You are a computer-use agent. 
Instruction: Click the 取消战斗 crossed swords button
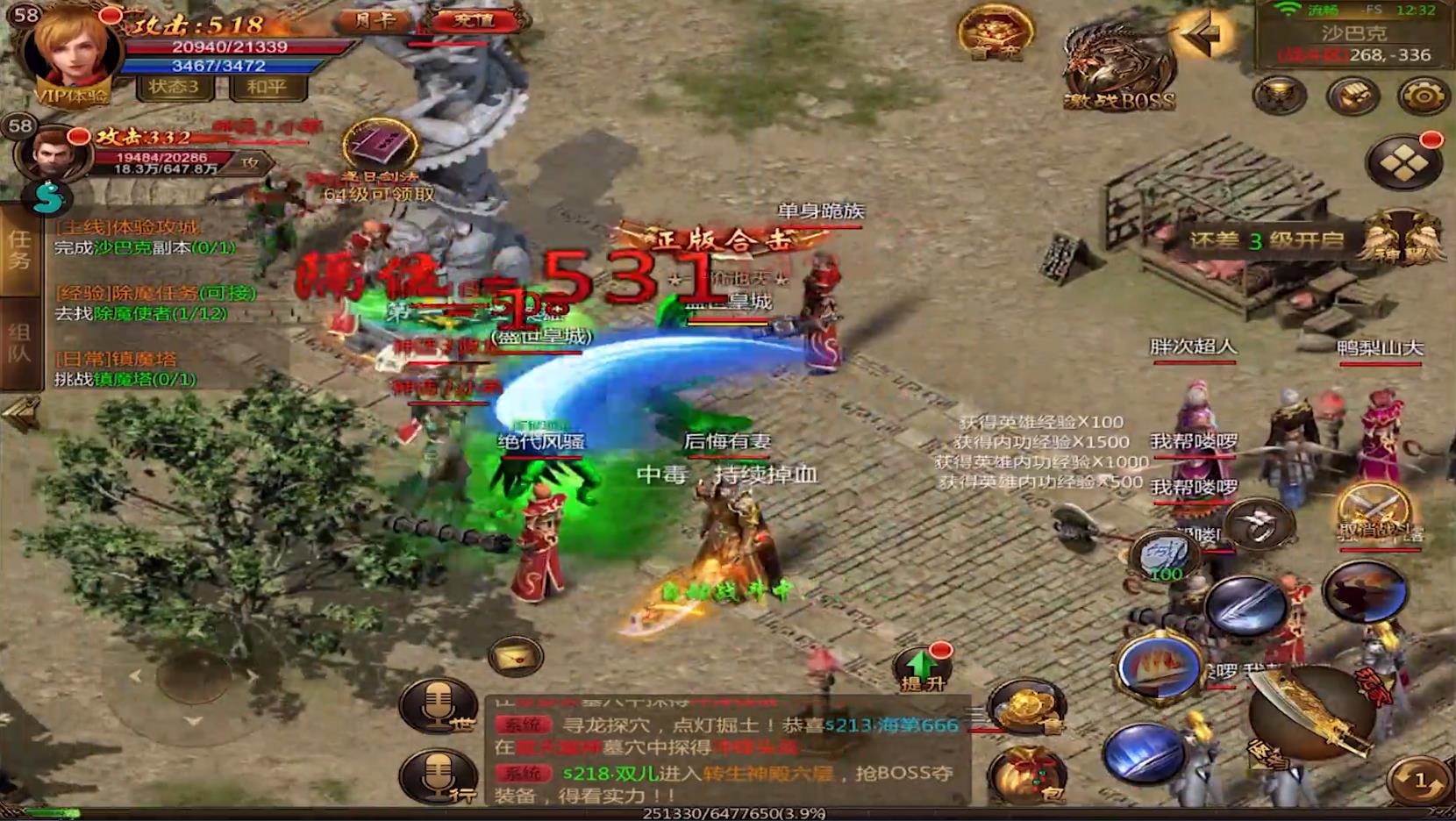[1374, 515]
